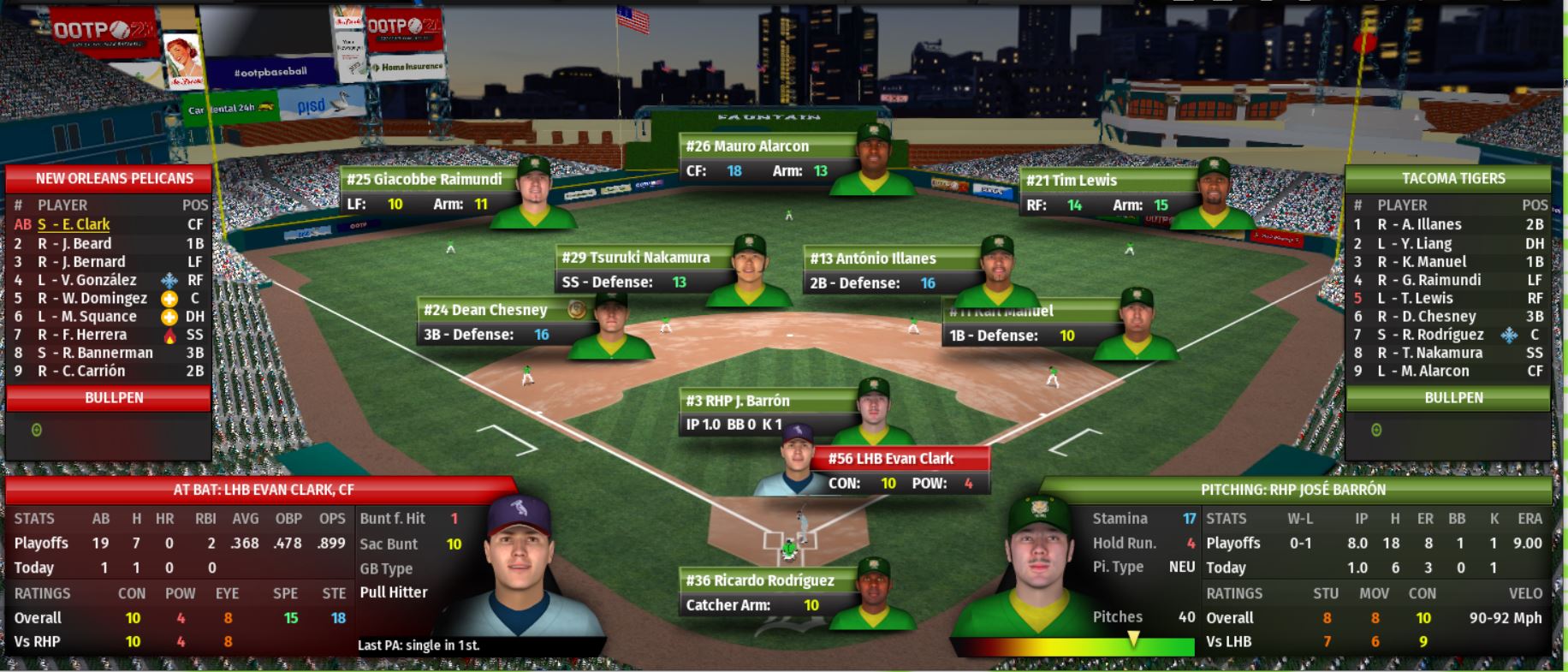Select R. Rodríguez in Tigers lineup

tap(1430, 335)
